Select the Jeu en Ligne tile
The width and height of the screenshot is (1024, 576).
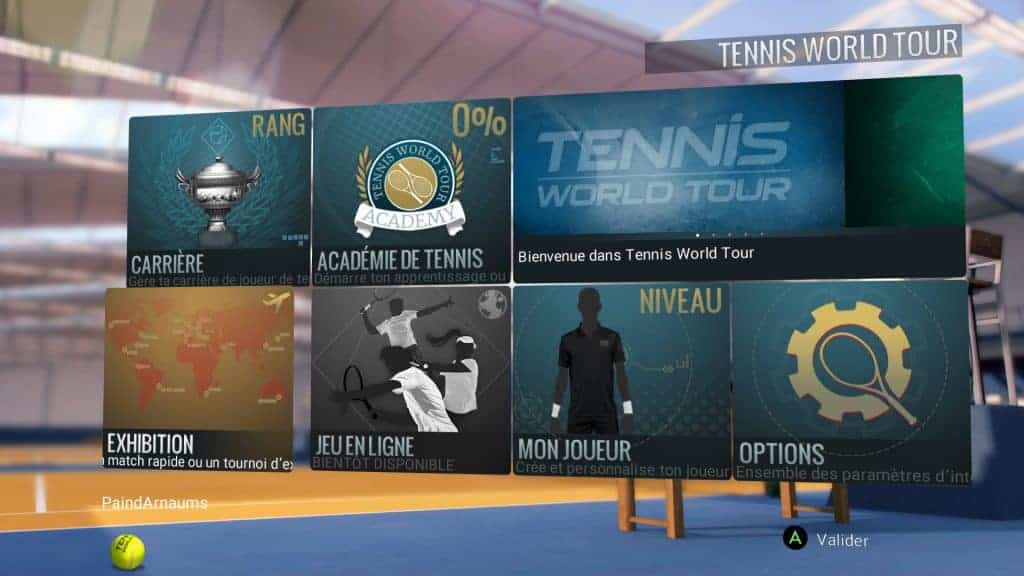[410, 379]
